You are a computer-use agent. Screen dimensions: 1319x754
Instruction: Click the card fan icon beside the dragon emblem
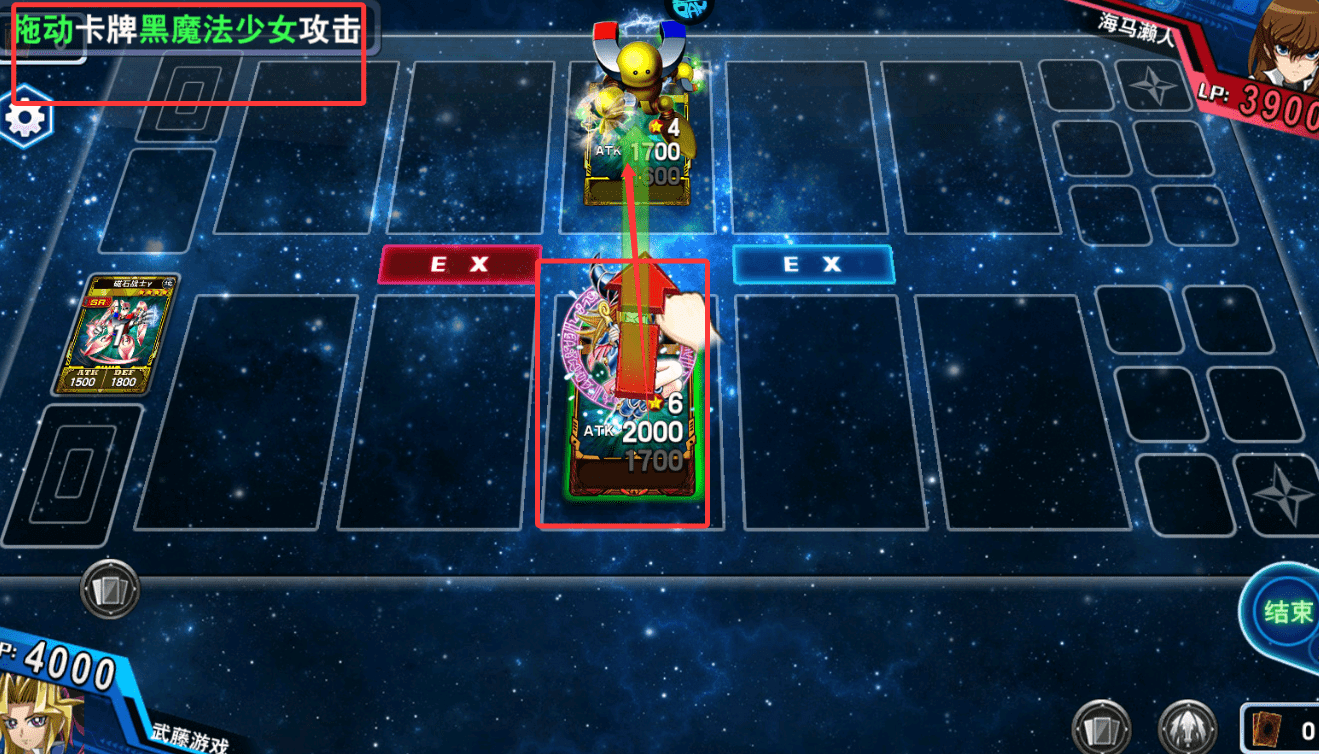click(1103, 728)
